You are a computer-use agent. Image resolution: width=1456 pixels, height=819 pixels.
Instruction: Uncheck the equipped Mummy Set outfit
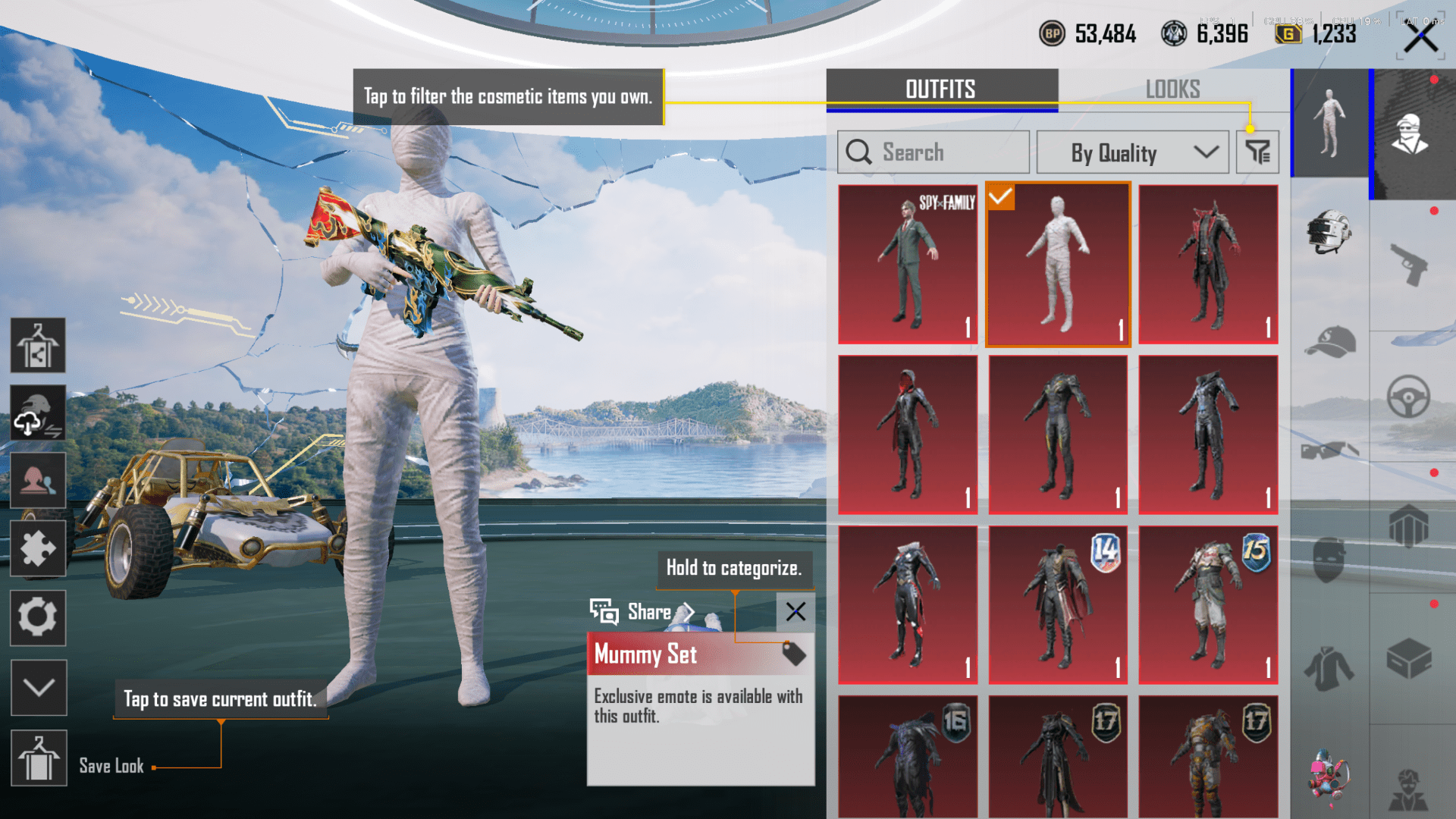[x=1001, y=199]
